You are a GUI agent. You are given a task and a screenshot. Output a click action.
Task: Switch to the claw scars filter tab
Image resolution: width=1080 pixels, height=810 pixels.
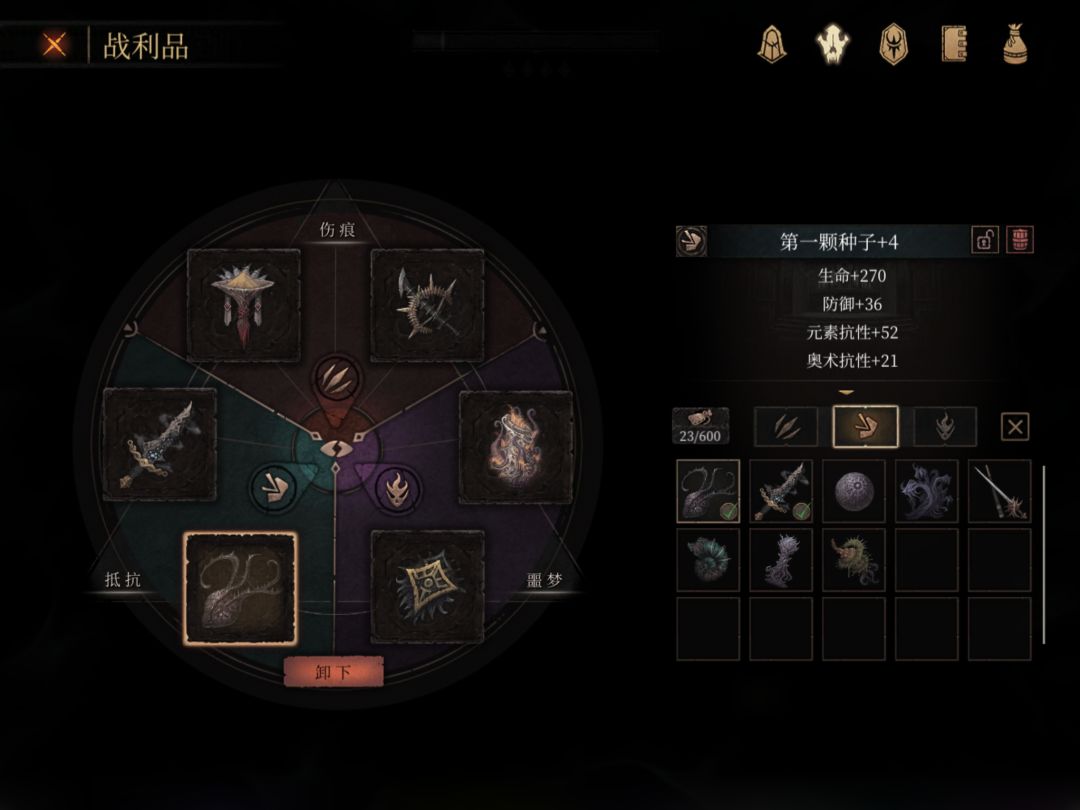pyautogui.click(x=785, y=427)
